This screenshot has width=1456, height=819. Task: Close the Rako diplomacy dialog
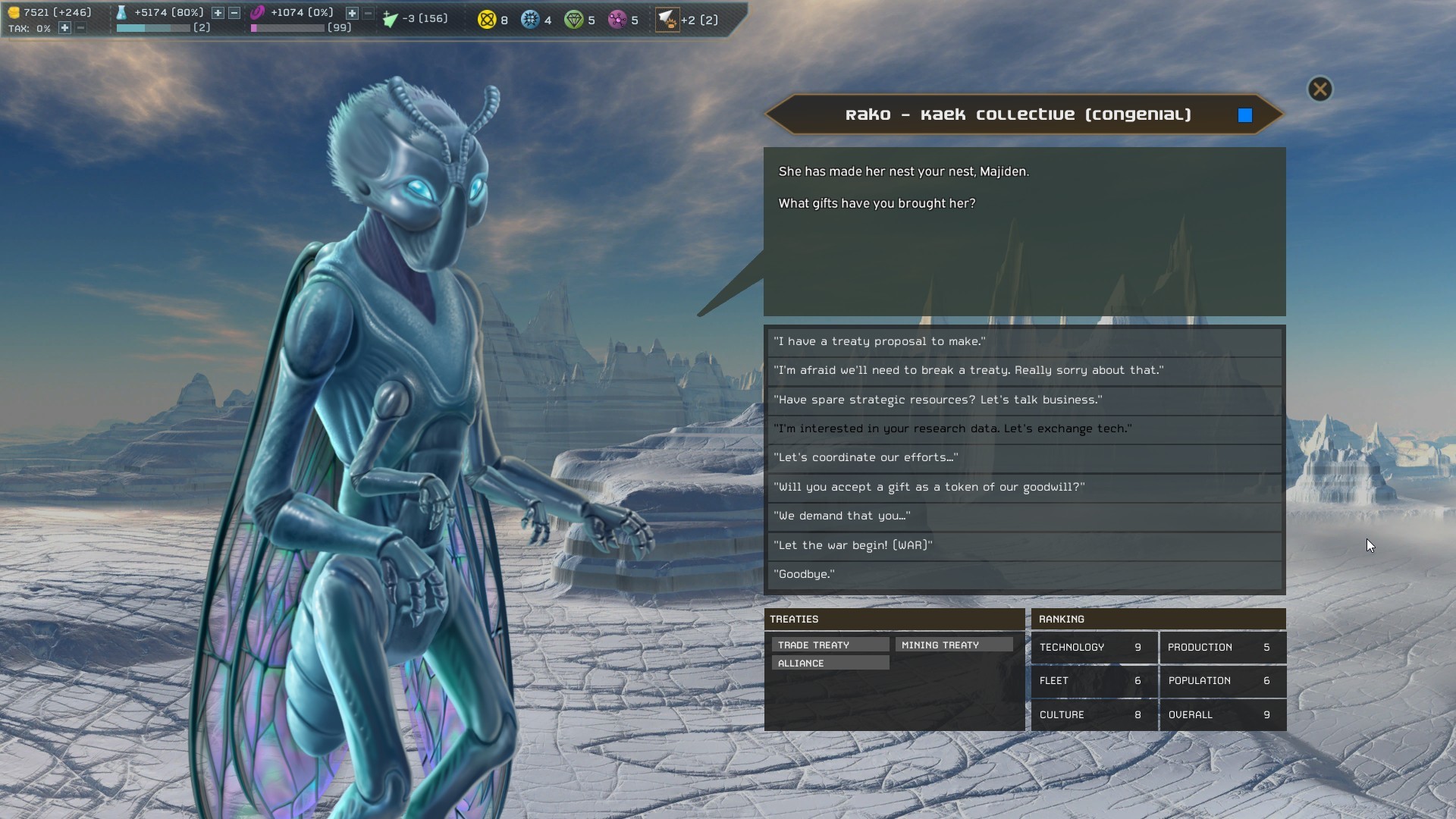point(1320,89)
